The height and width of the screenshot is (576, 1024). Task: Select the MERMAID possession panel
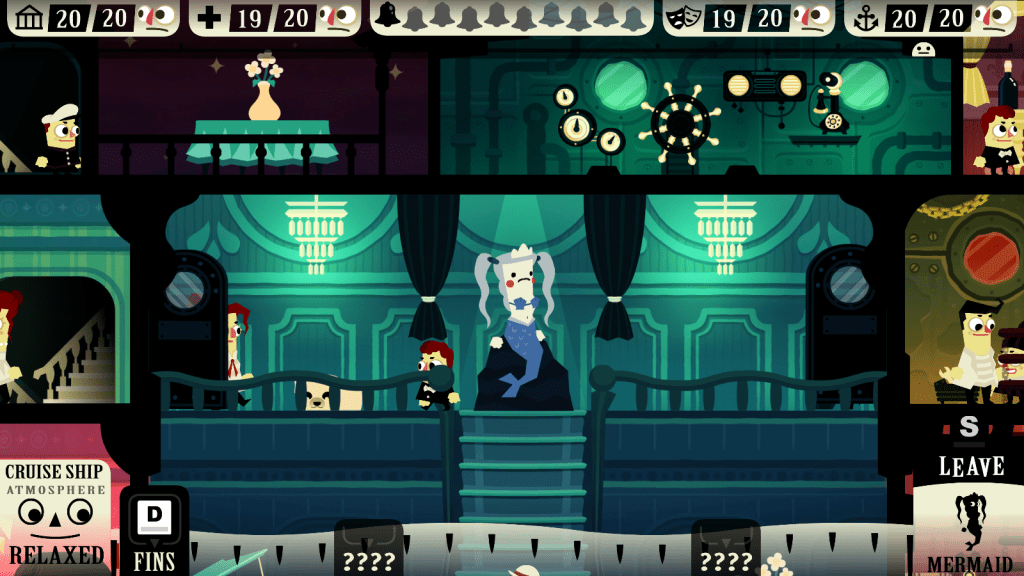click(967, 532)
